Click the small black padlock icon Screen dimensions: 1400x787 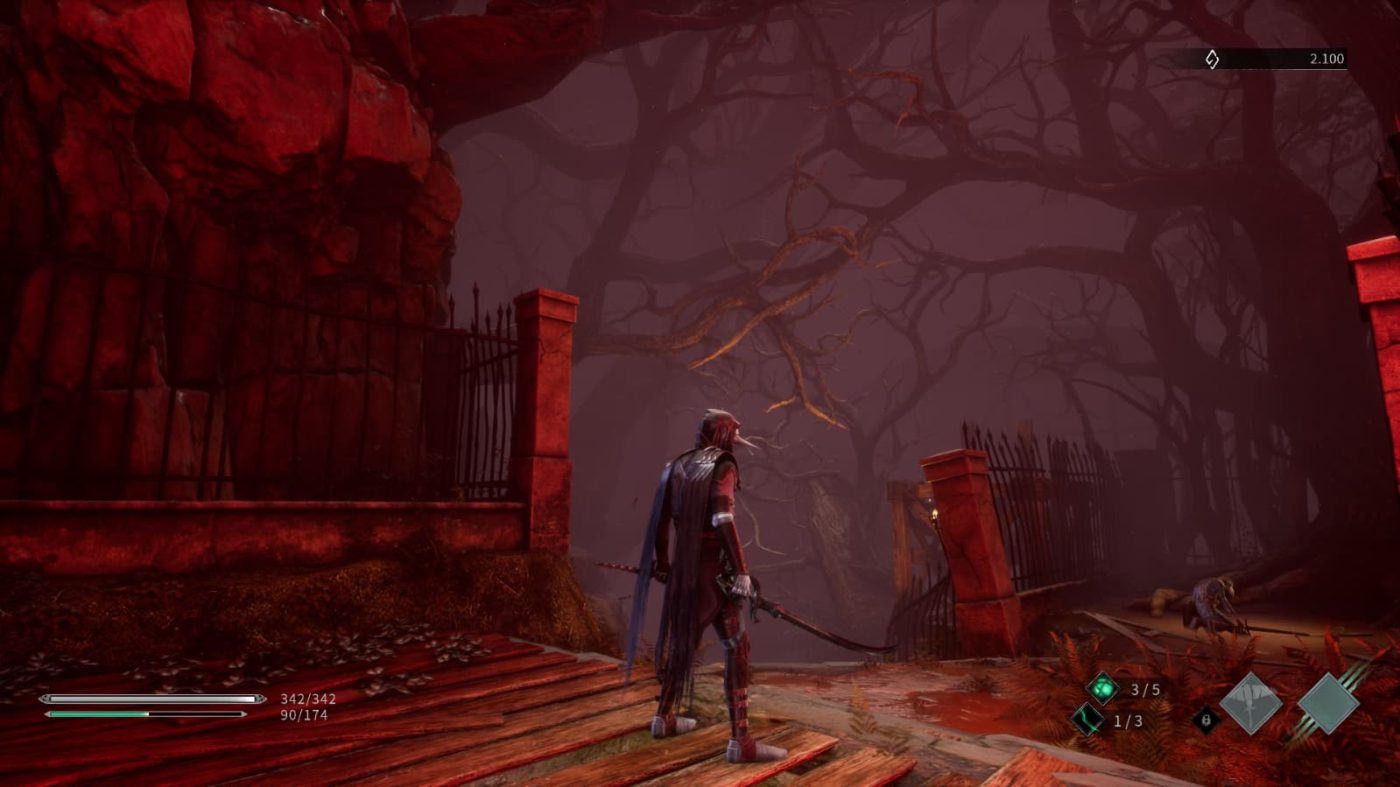pyautogui.click(x=1206, y=719)
